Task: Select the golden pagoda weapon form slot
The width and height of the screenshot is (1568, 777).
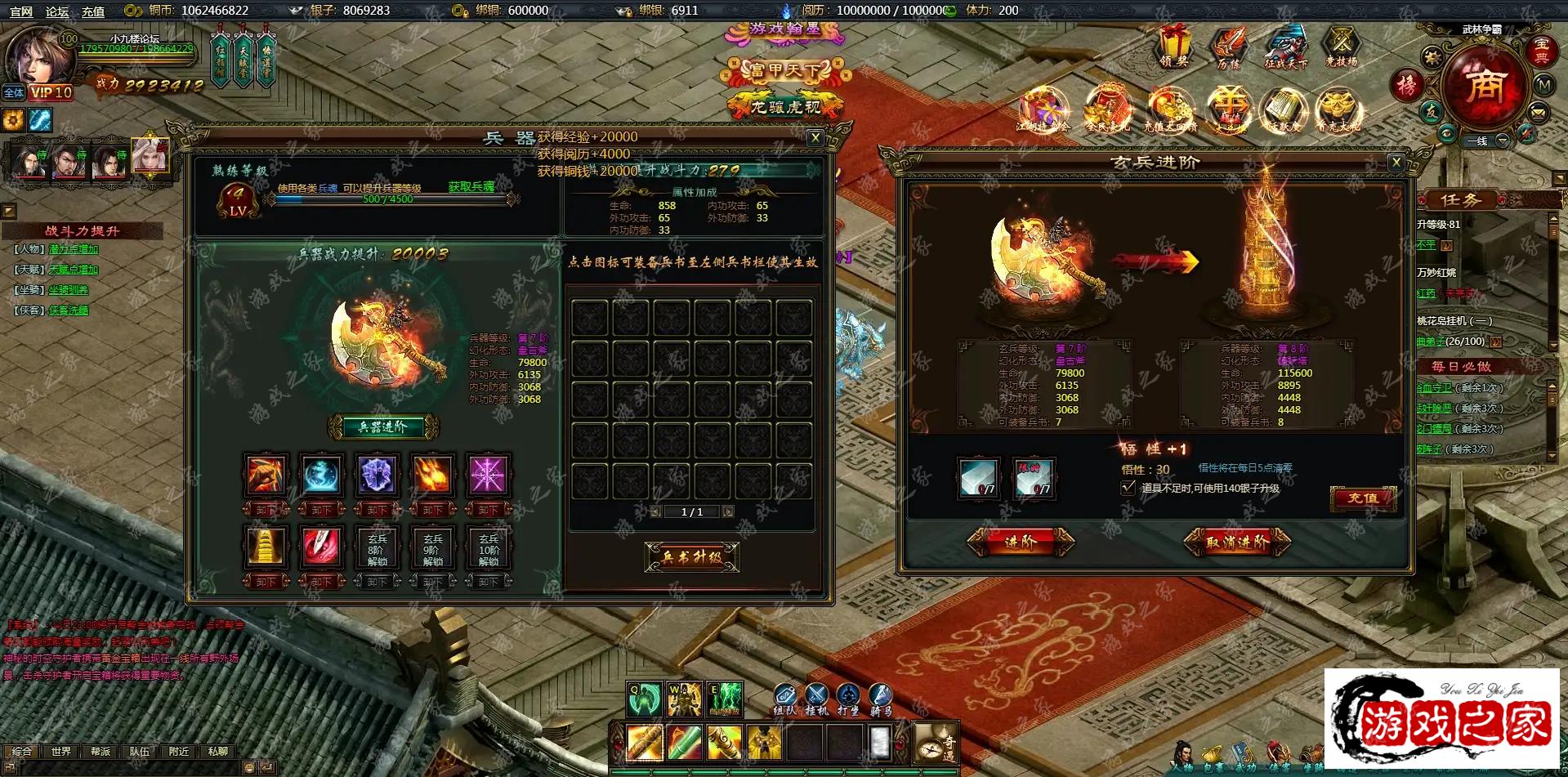Action: (x=266, y=546)
